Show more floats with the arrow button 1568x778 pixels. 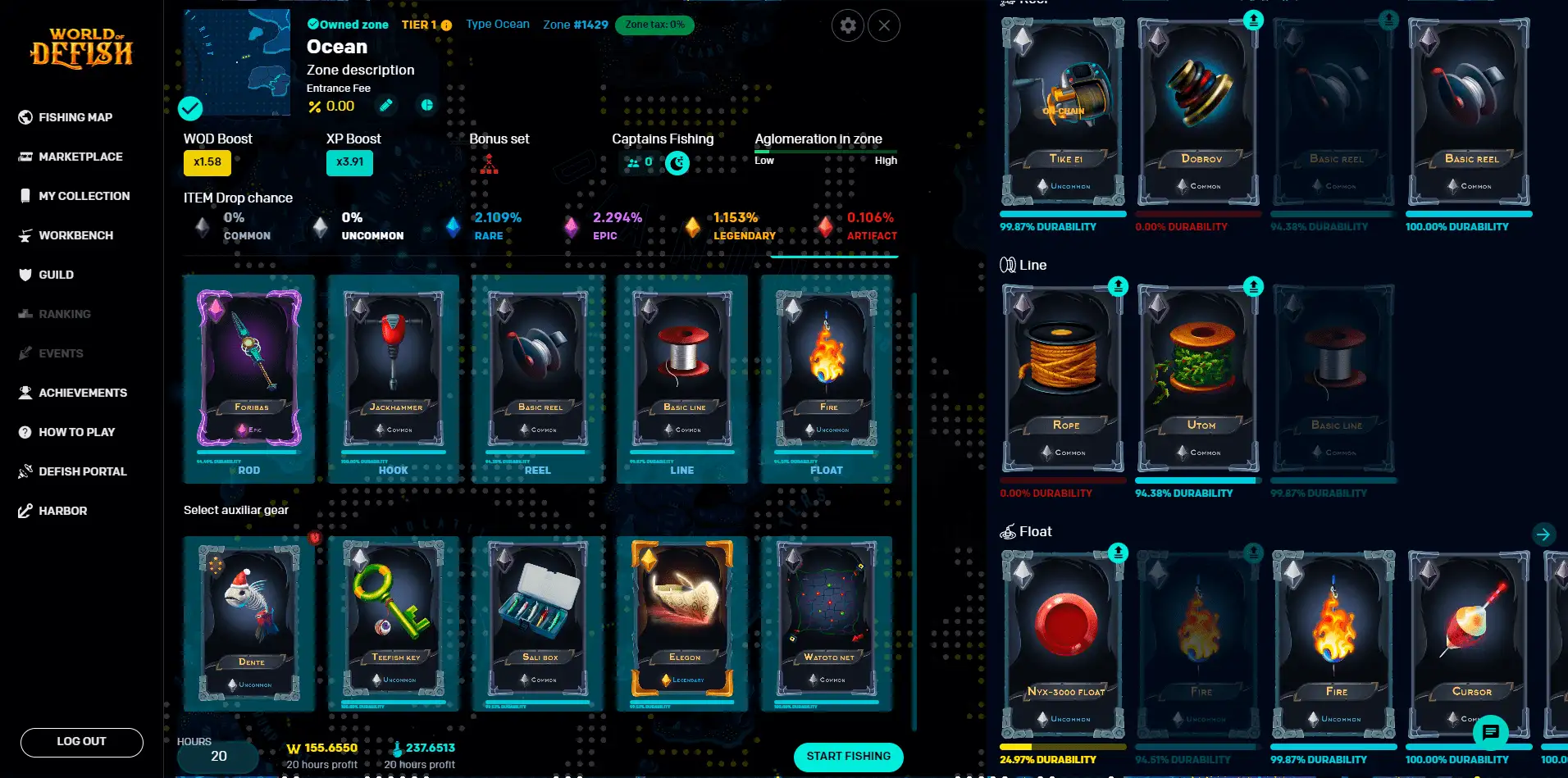[x=1543, y=535]
